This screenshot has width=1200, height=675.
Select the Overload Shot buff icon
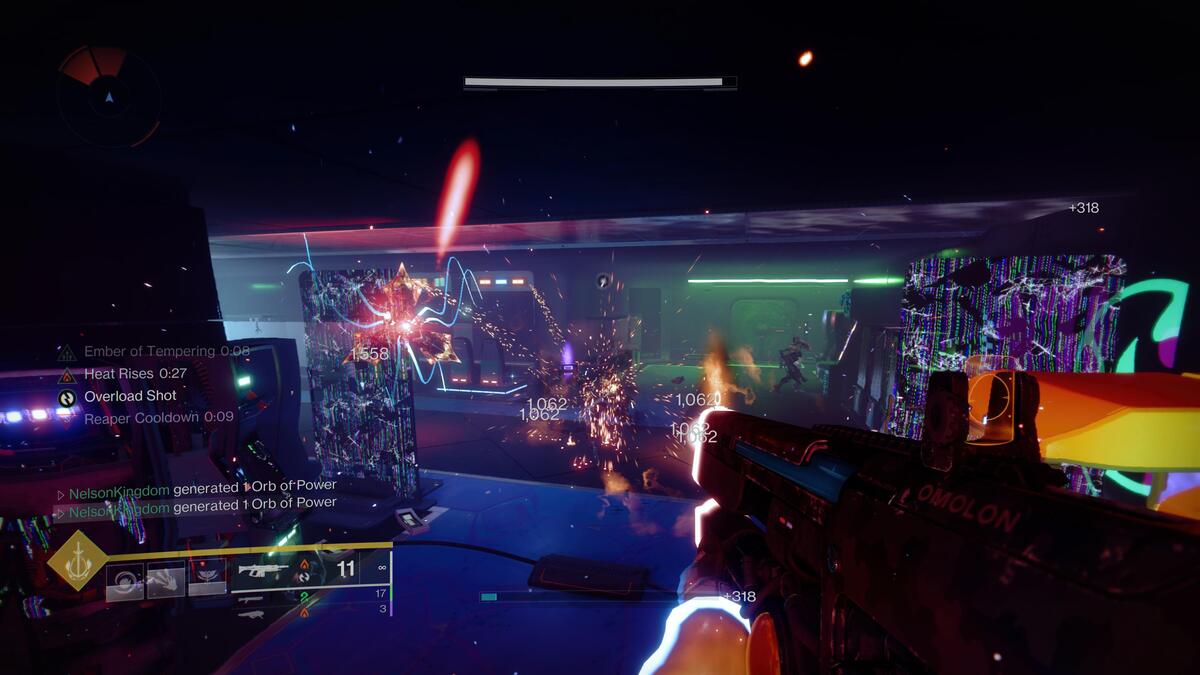coord(67,396)
